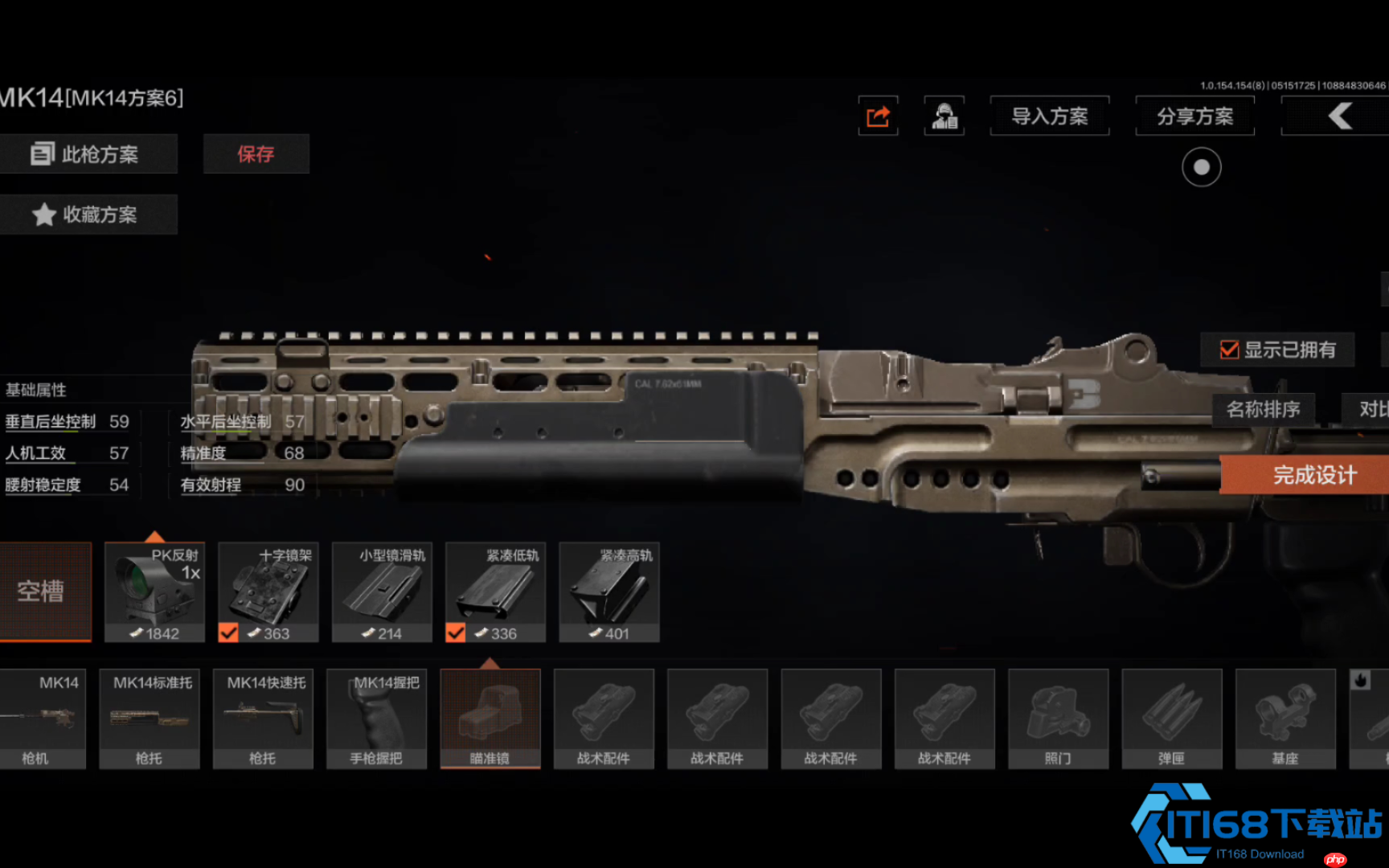This screenshot has height=868, width=1389.
Task: Select the 基座 mount base slot icon
Action: click(1286, 718)
